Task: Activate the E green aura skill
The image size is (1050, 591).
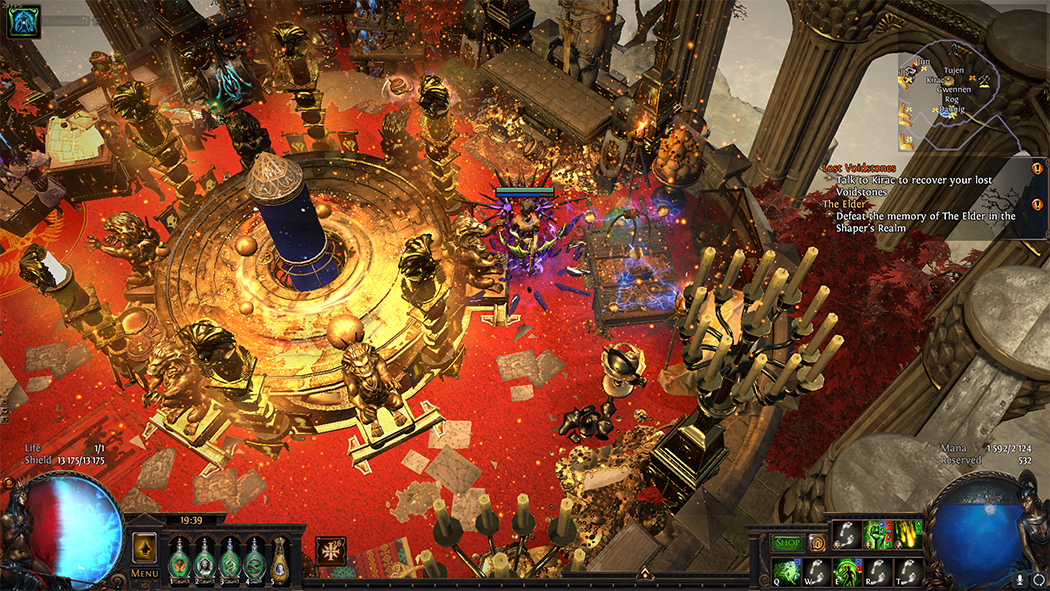Action: pyautogui.click(x=847, y=571)
